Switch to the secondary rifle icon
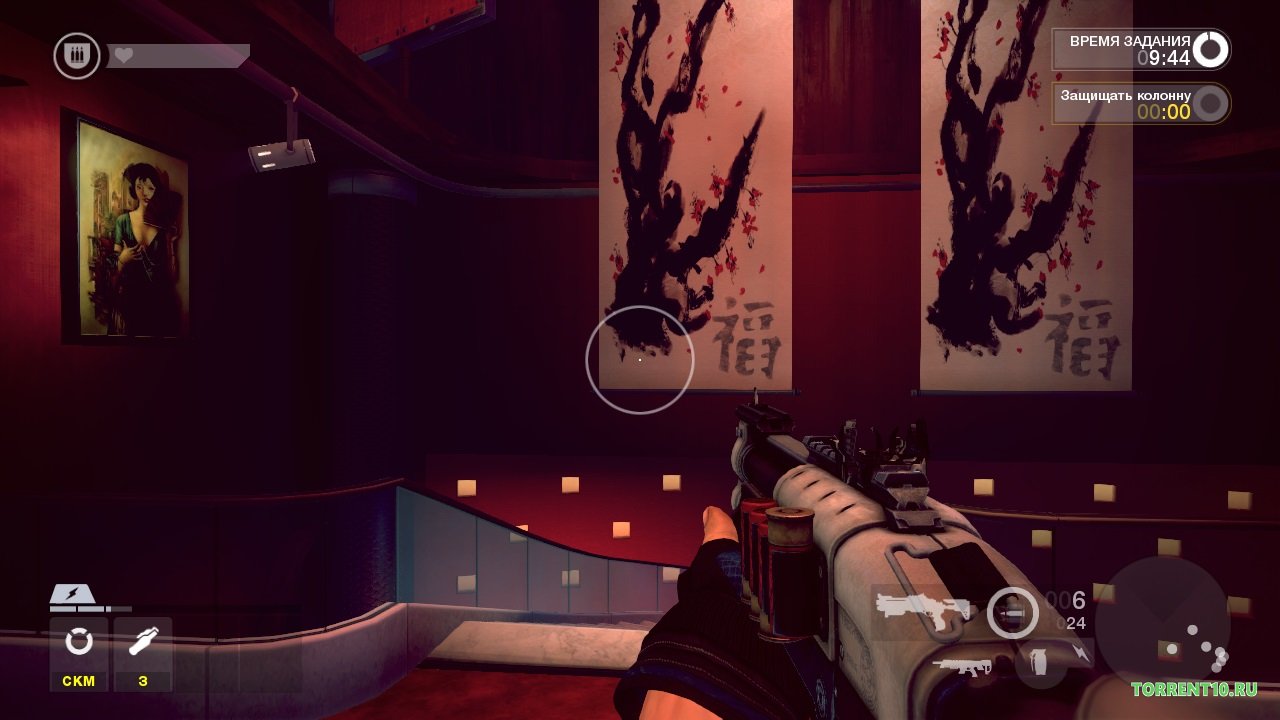 click(x=961, y=667)
